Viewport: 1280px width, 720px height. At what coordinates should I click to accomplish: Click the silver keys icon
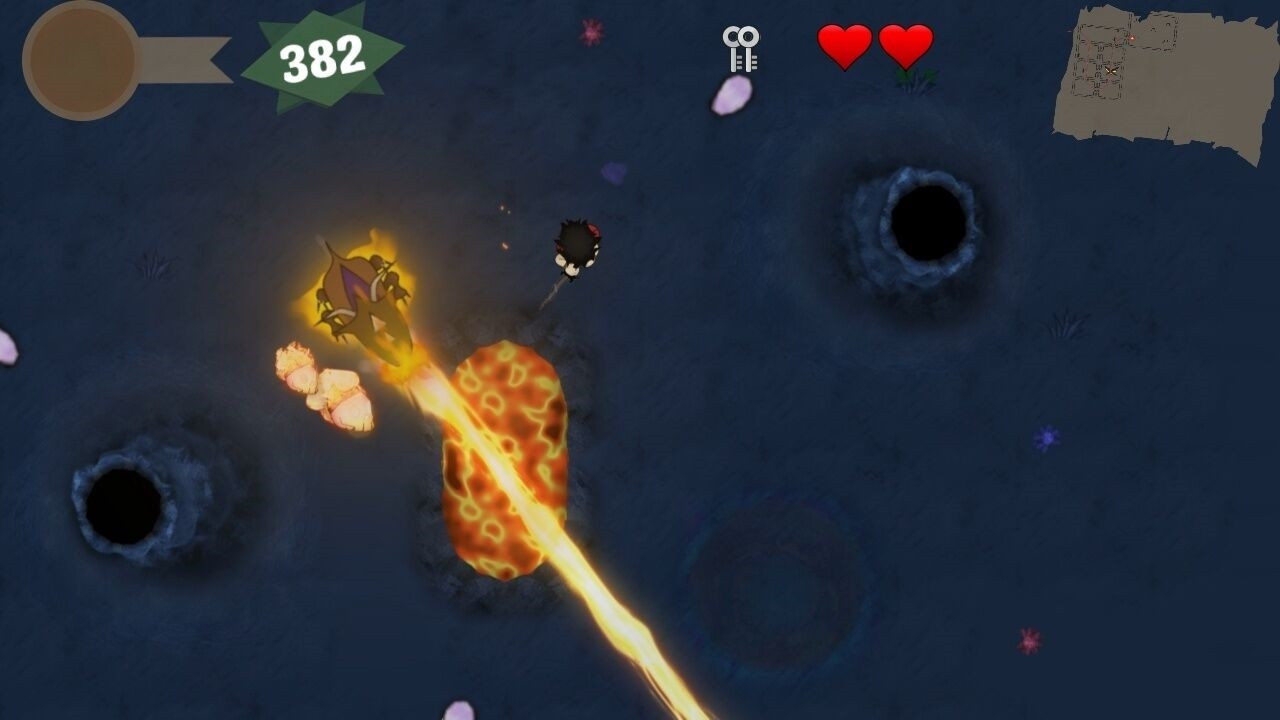[741, 49]
